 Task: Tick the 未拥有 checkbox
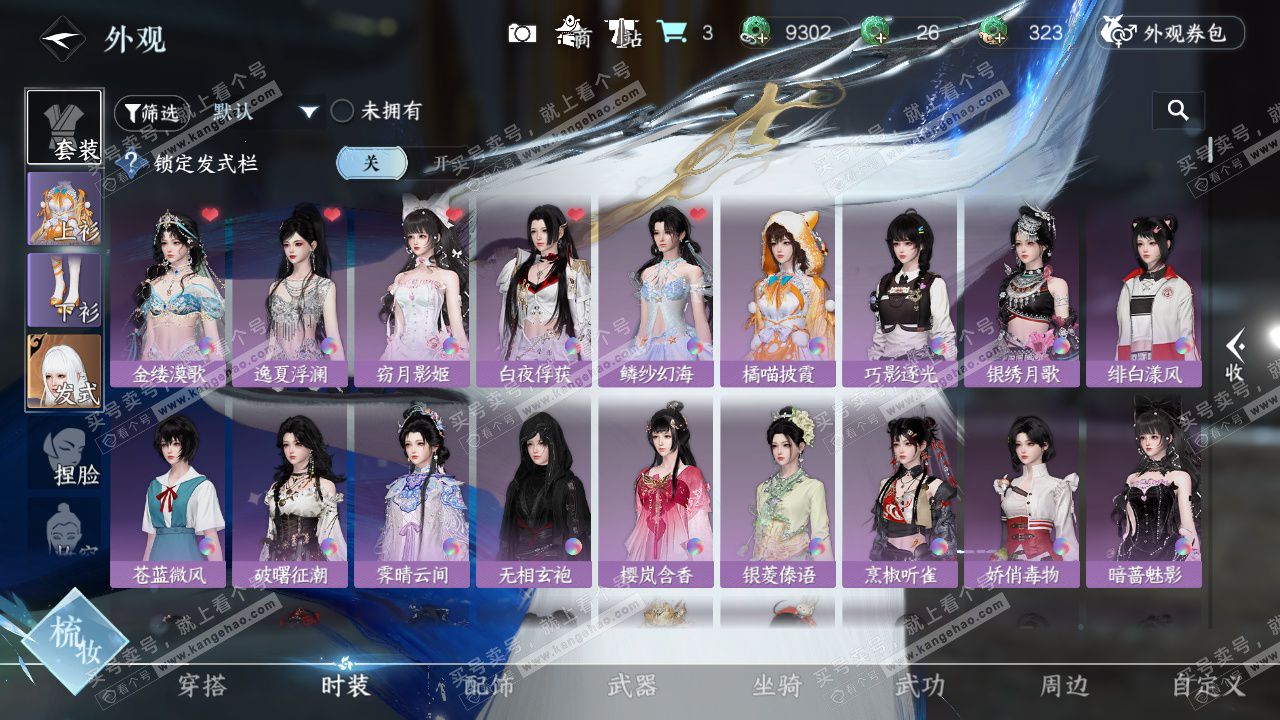[x=343, y=111]
